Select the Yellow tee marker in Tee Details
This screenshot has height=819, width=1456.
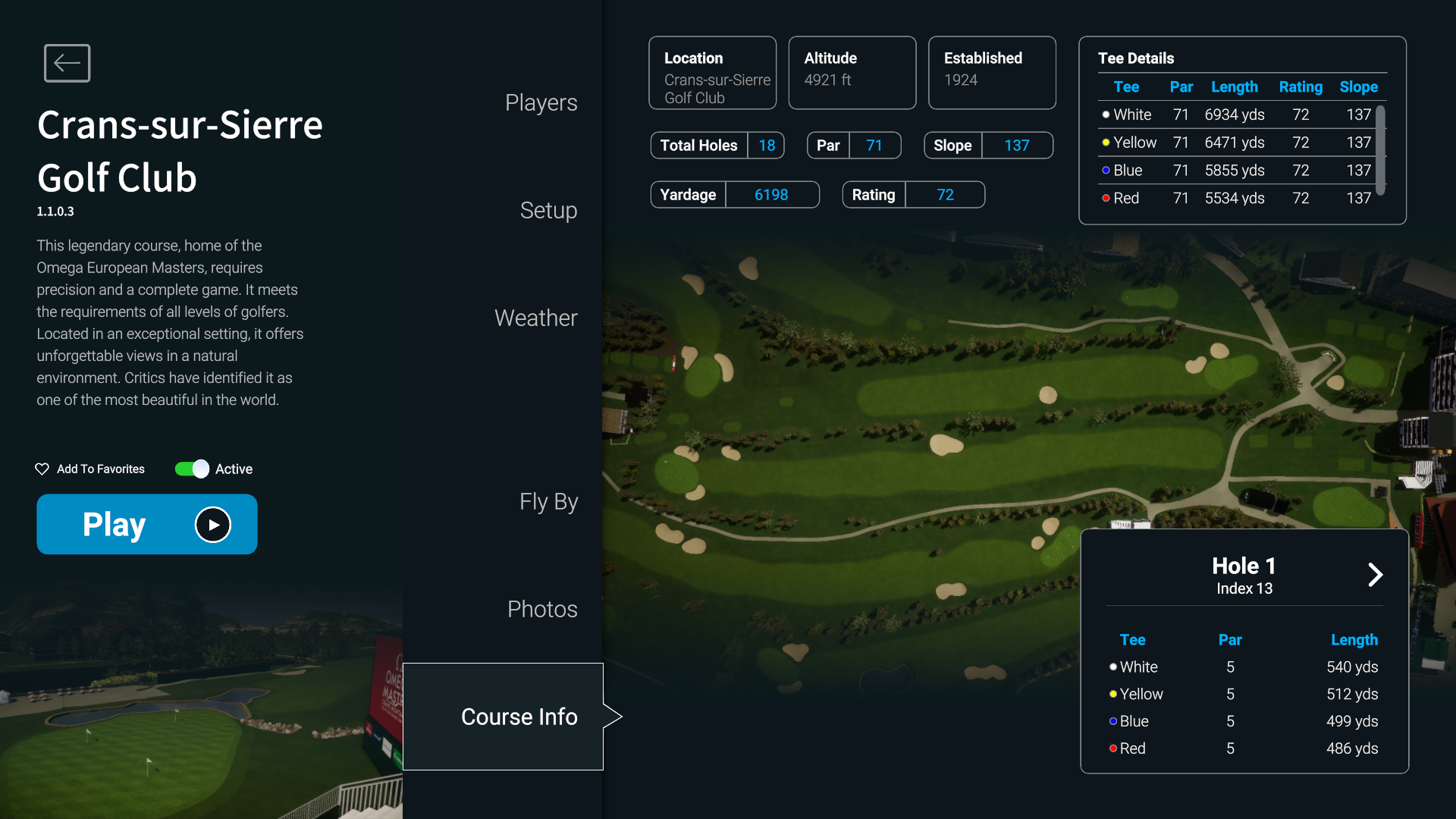(1105, 142)
